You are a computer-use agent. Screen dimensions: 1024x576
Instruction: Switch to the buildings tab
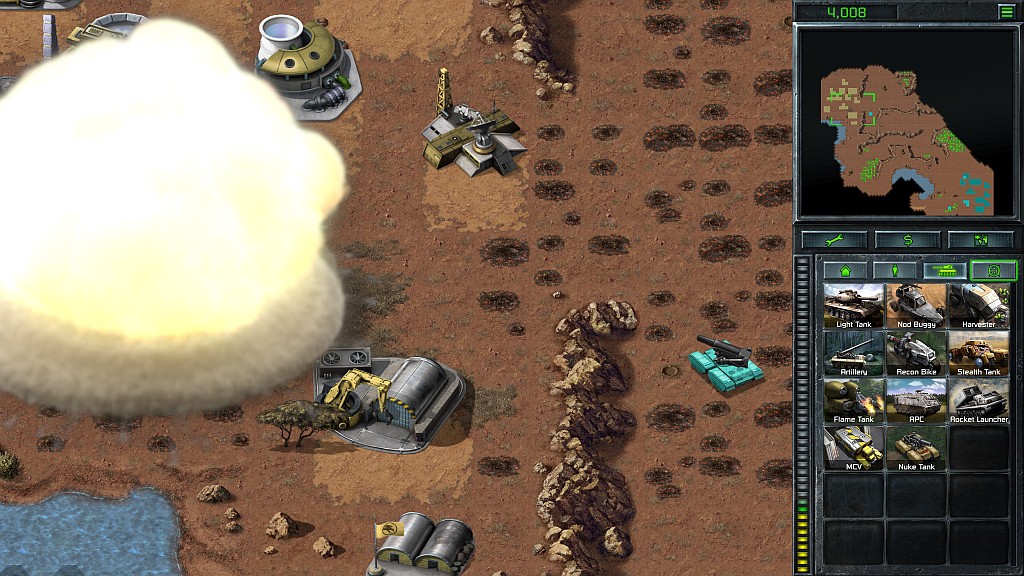click(x=846, y=270)
